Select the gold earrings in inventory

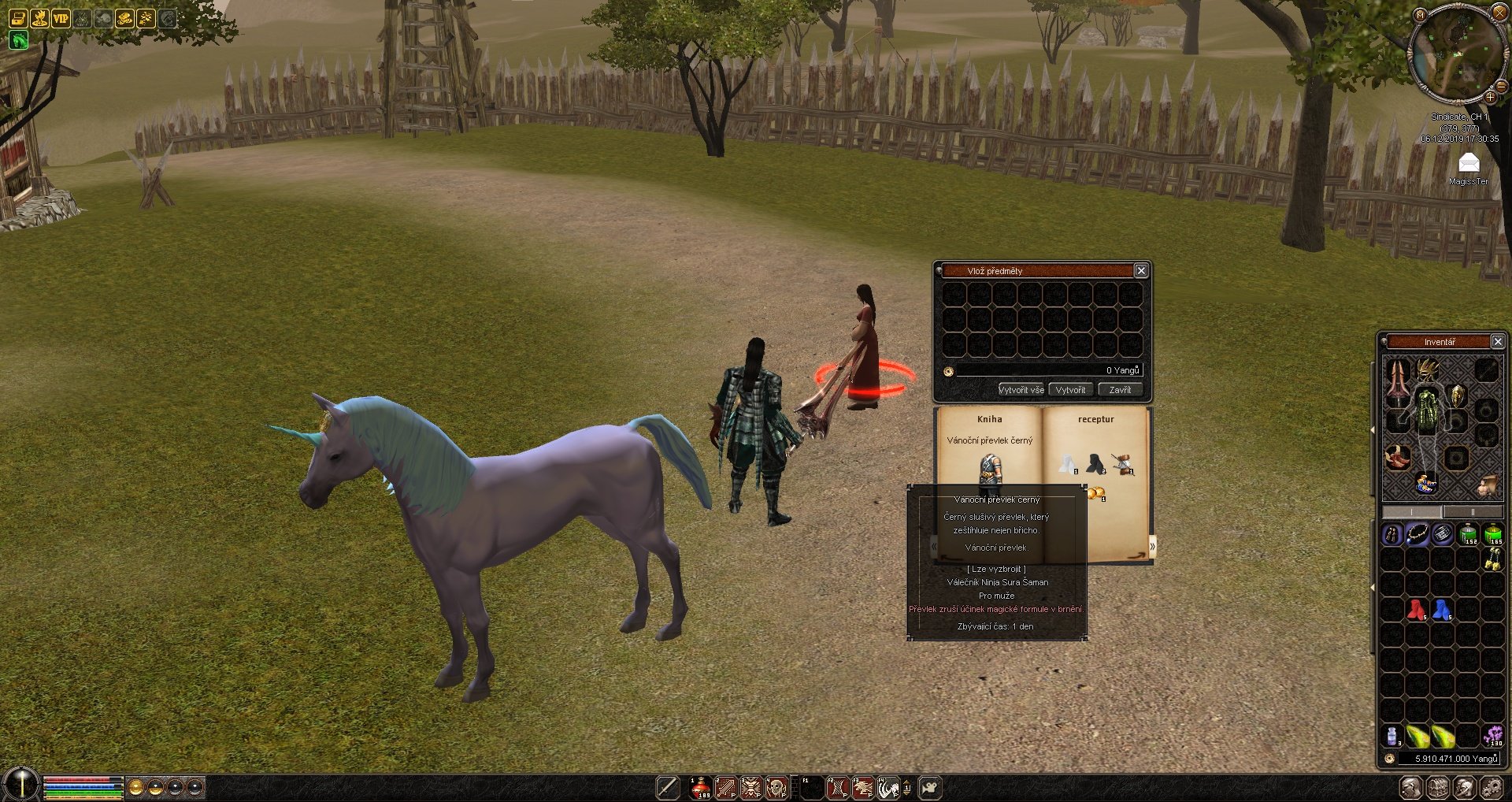1492,559
